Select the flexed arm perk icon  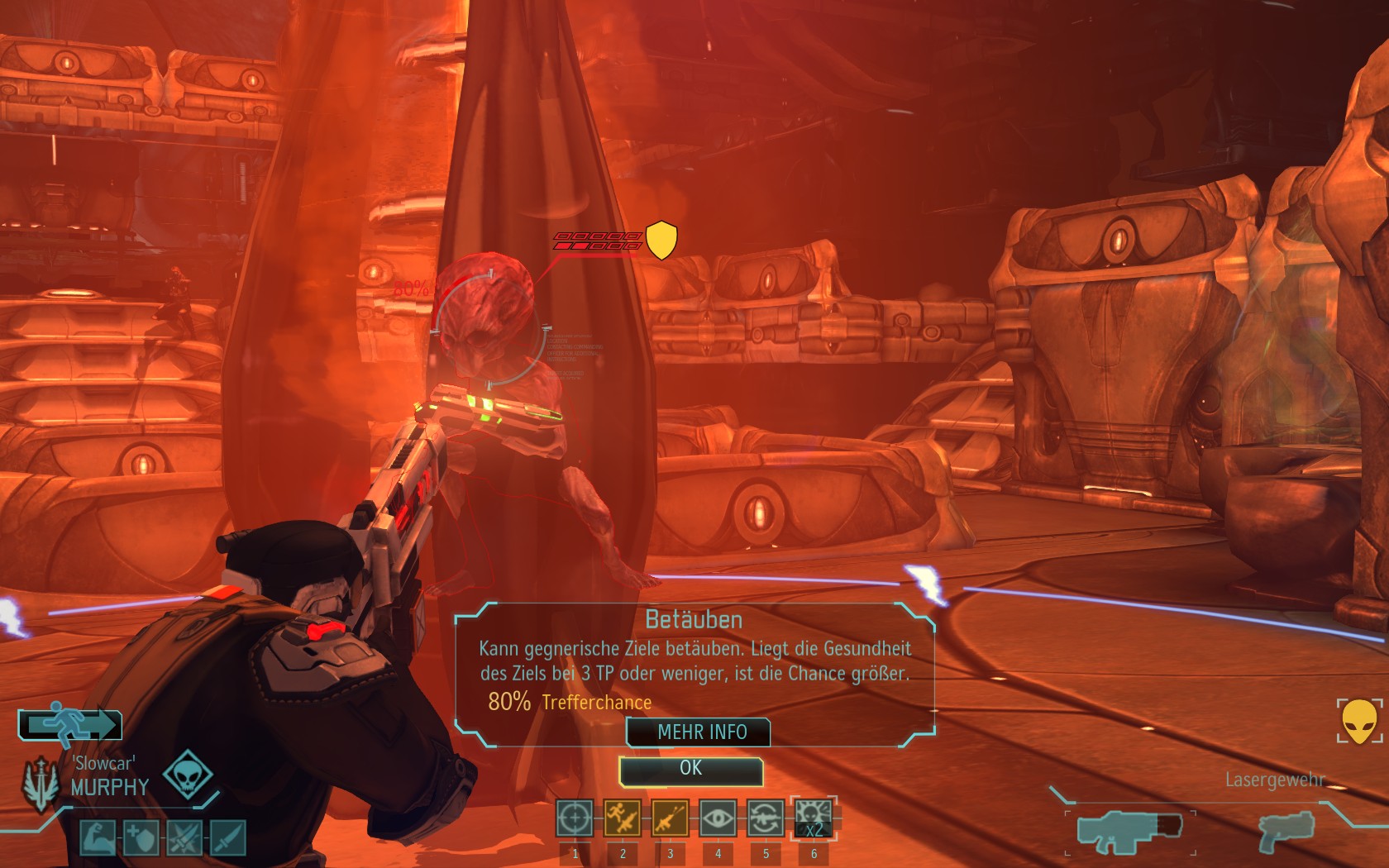(98, 837)
